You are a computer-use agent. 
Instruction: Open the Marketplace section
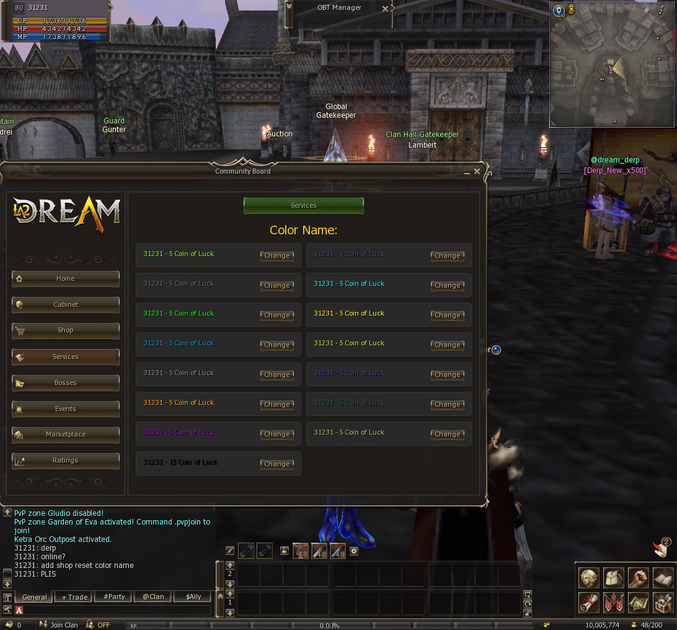tap(65, 435)
